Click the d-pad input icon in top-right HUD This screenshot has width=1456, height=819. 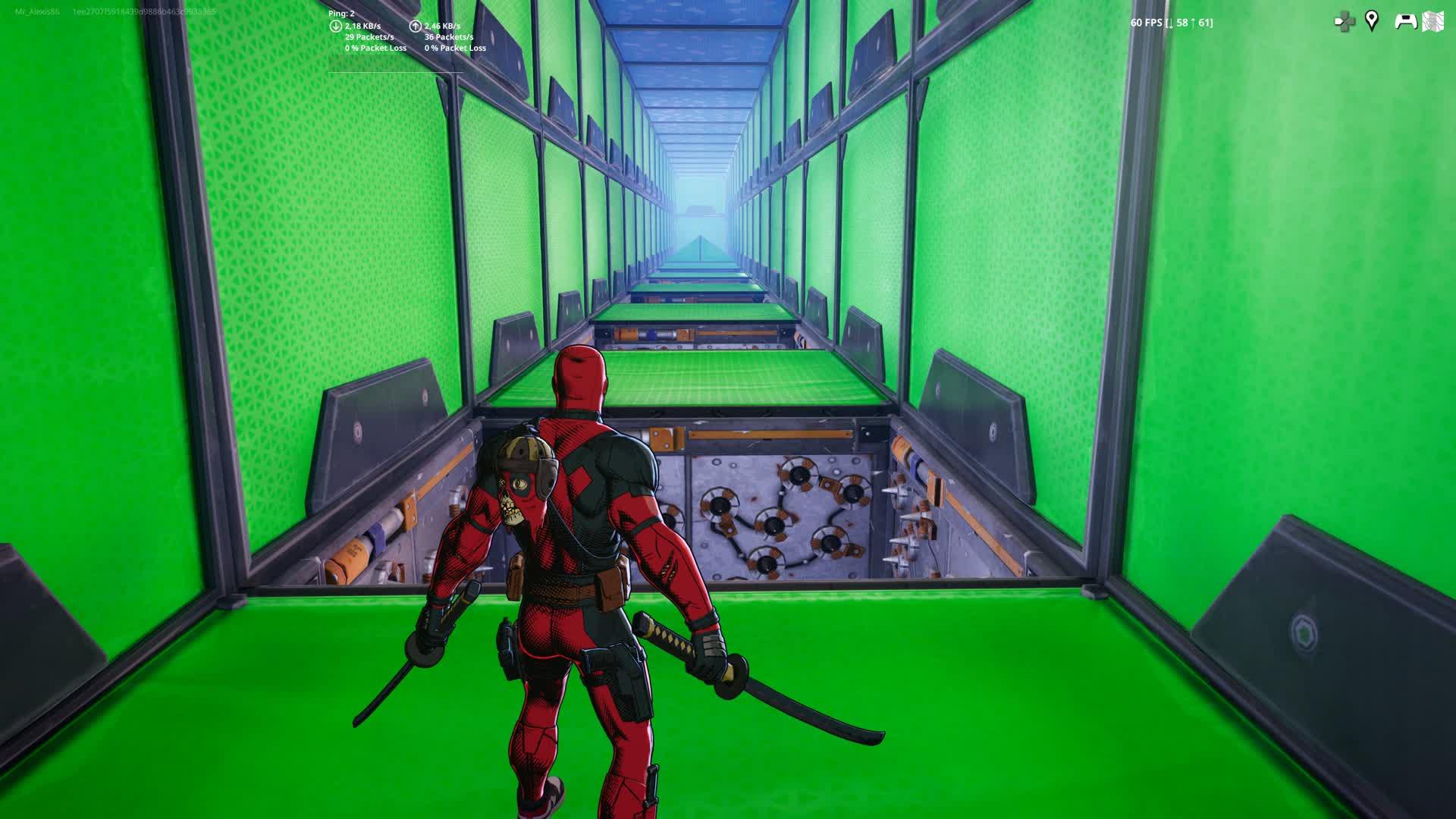pyautogui.click(x=1345, y=21)
